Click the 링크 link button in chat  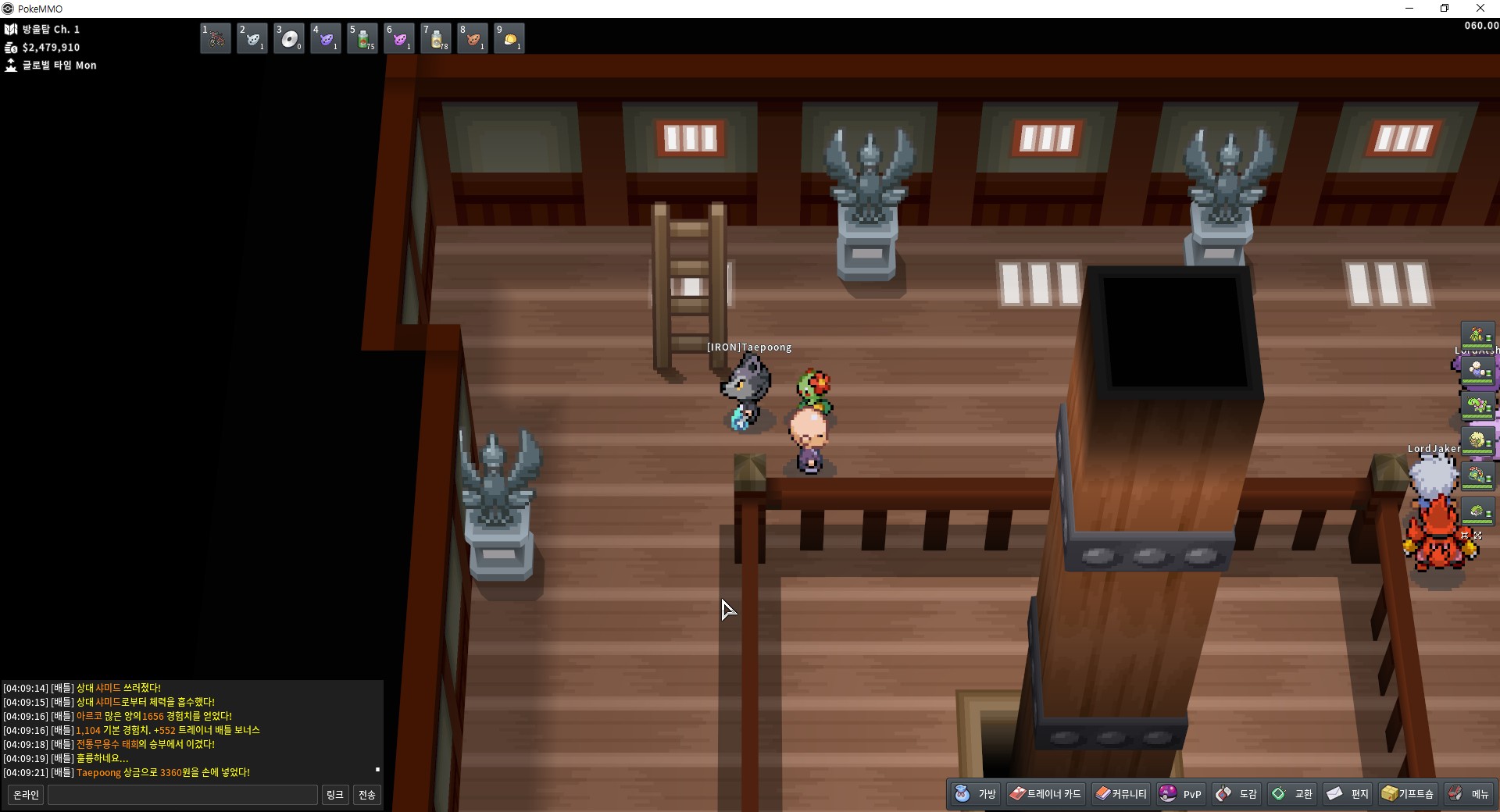[x=334, y=795]
